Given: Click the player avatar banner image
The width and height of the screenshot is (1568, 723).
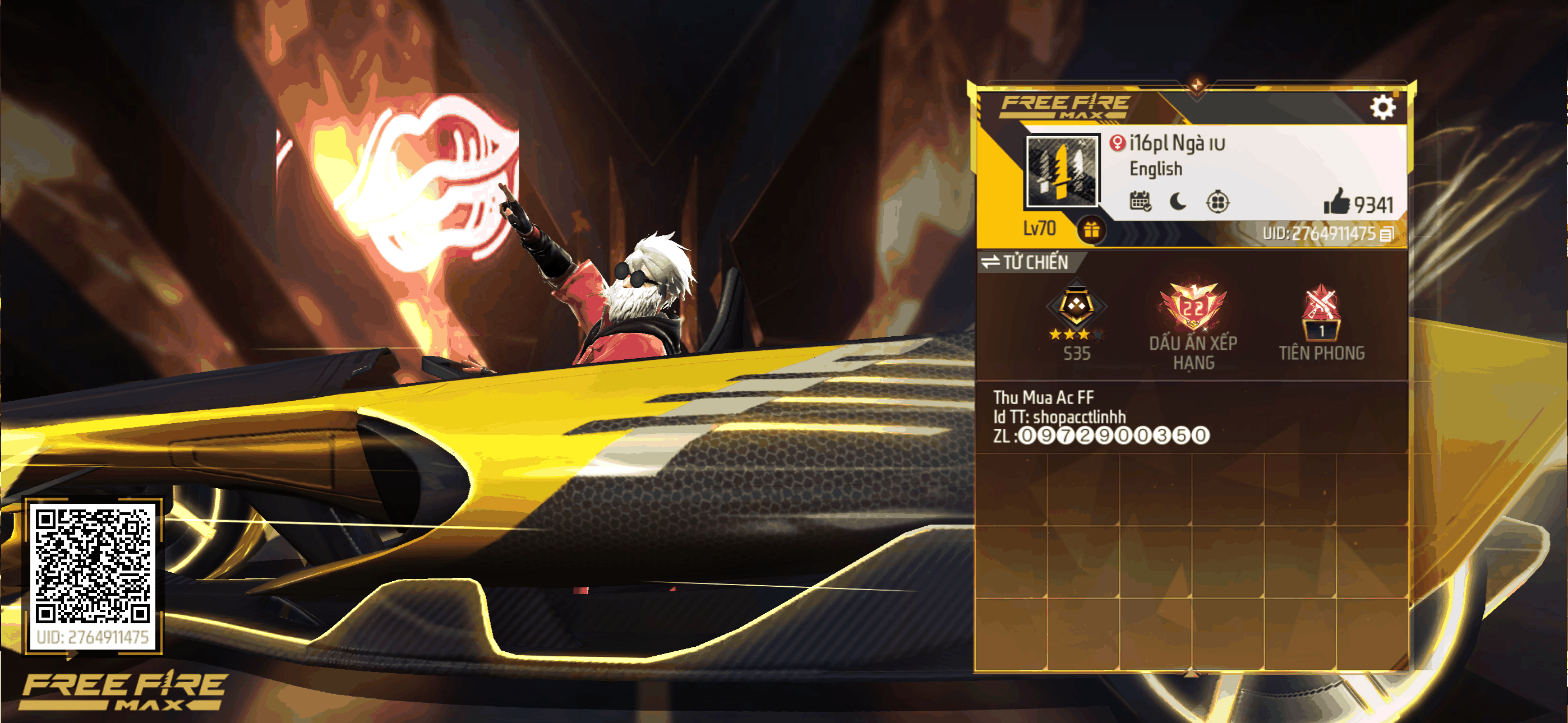Looking at the screenshot, I should point(1062,171).
